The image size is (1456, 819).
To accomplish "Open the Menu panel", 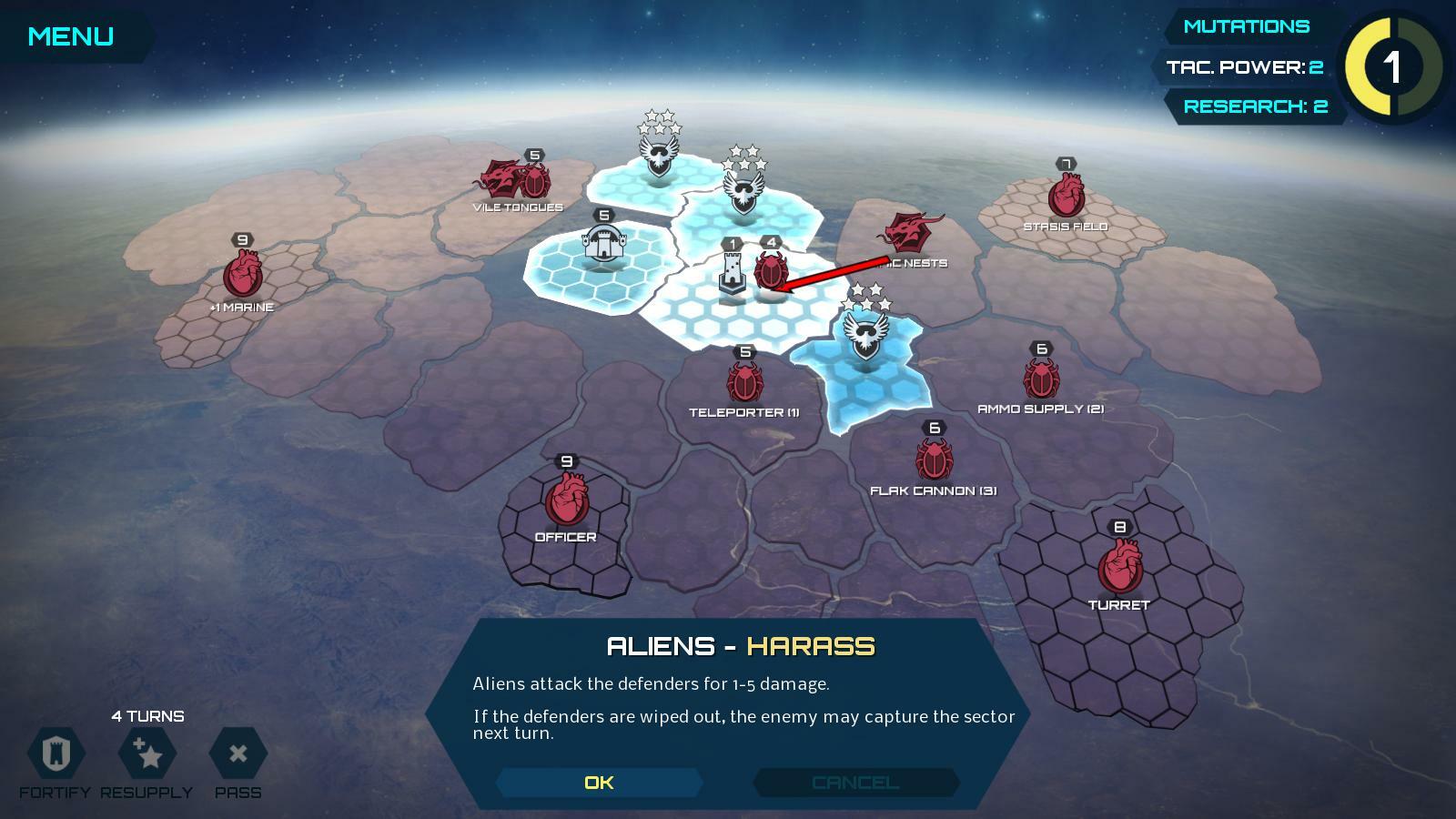I will (x=70, y=36).
